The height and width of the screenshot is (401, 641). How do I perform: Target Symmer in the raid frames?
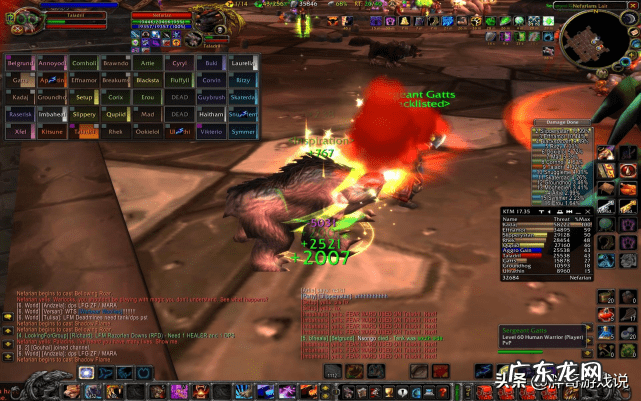[x=243, y=131]
